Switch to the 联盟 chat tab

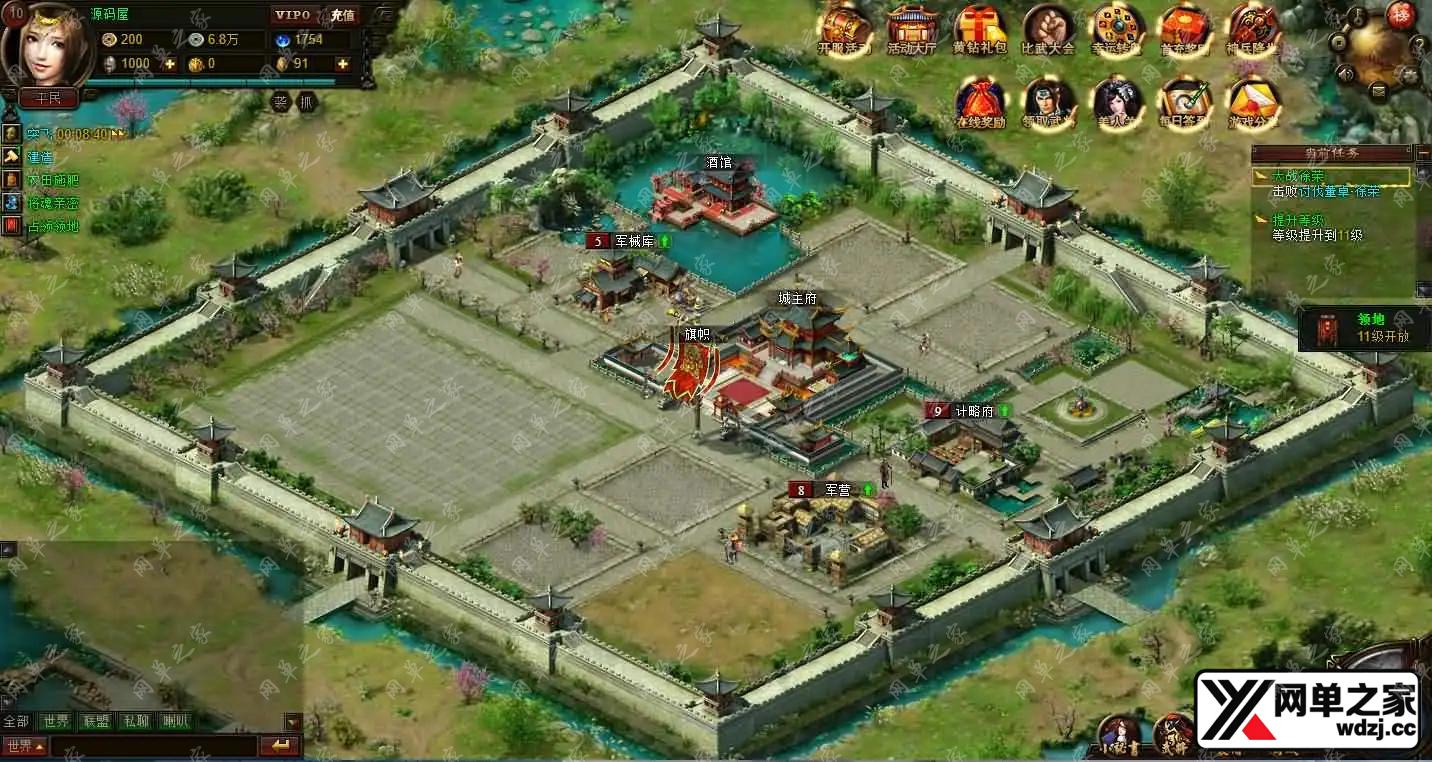(97, 721)
